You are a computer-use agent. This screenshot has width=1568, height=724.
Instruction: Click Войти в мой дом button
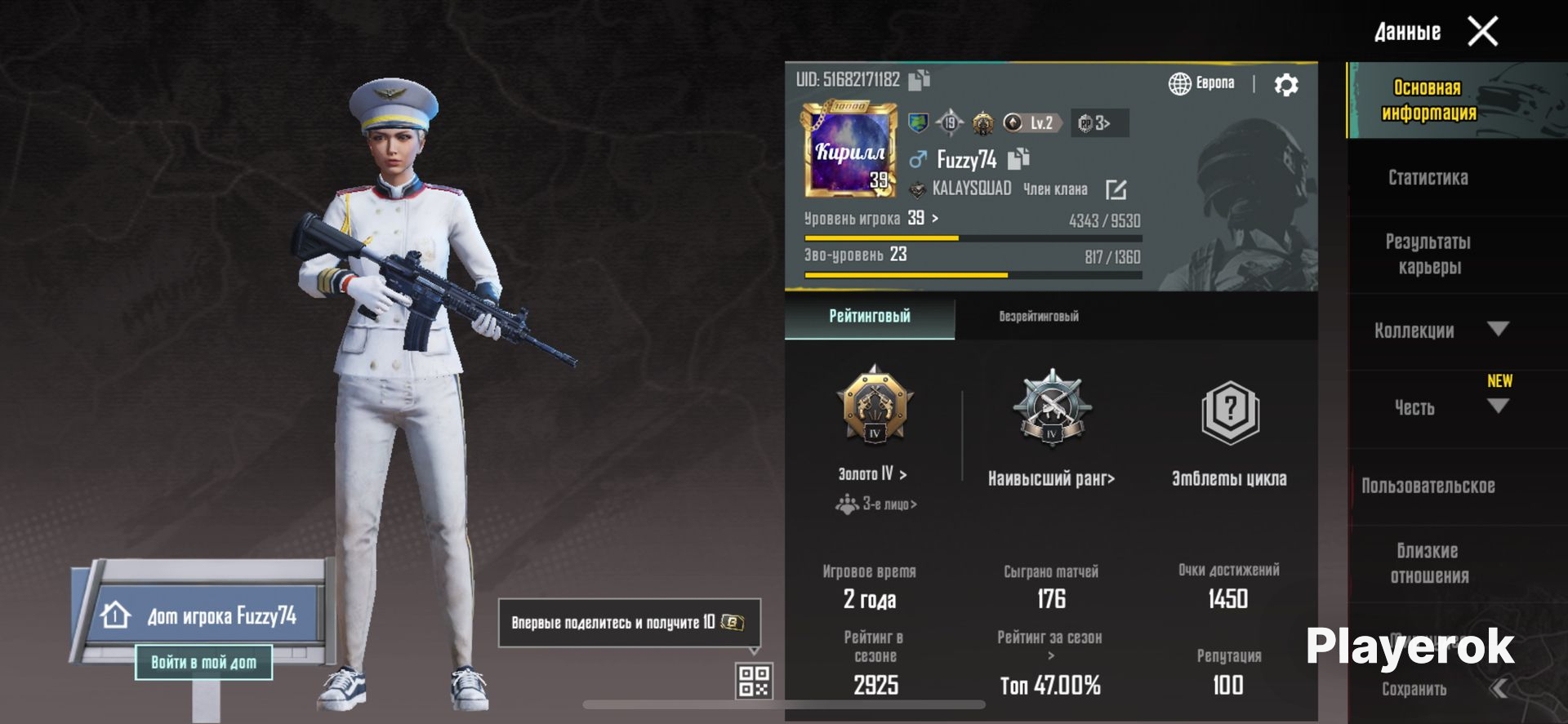pos(203,662)
